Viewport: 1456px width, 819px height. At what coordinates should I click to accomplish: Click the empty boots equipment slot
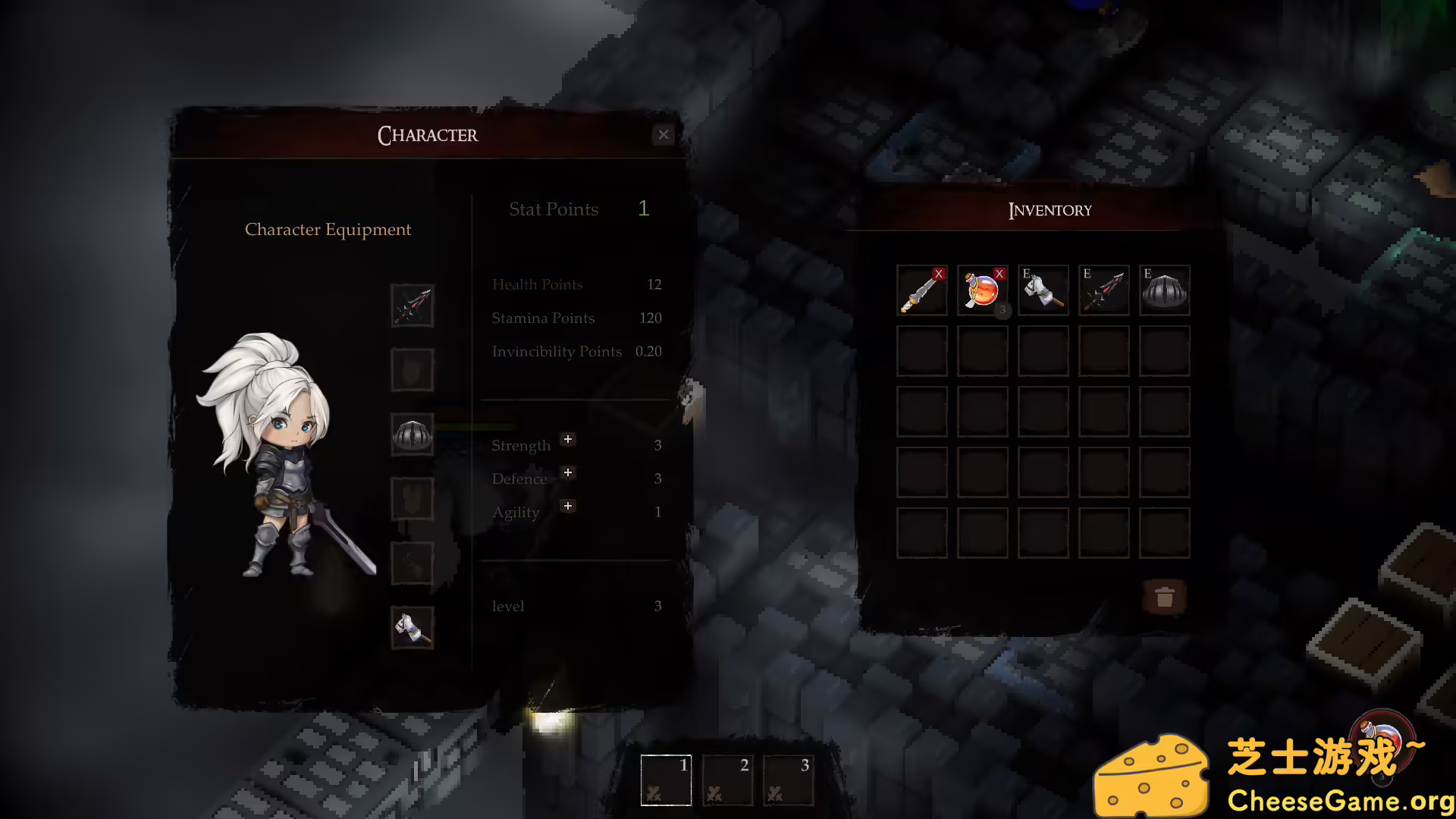click(x=412, y=563)
